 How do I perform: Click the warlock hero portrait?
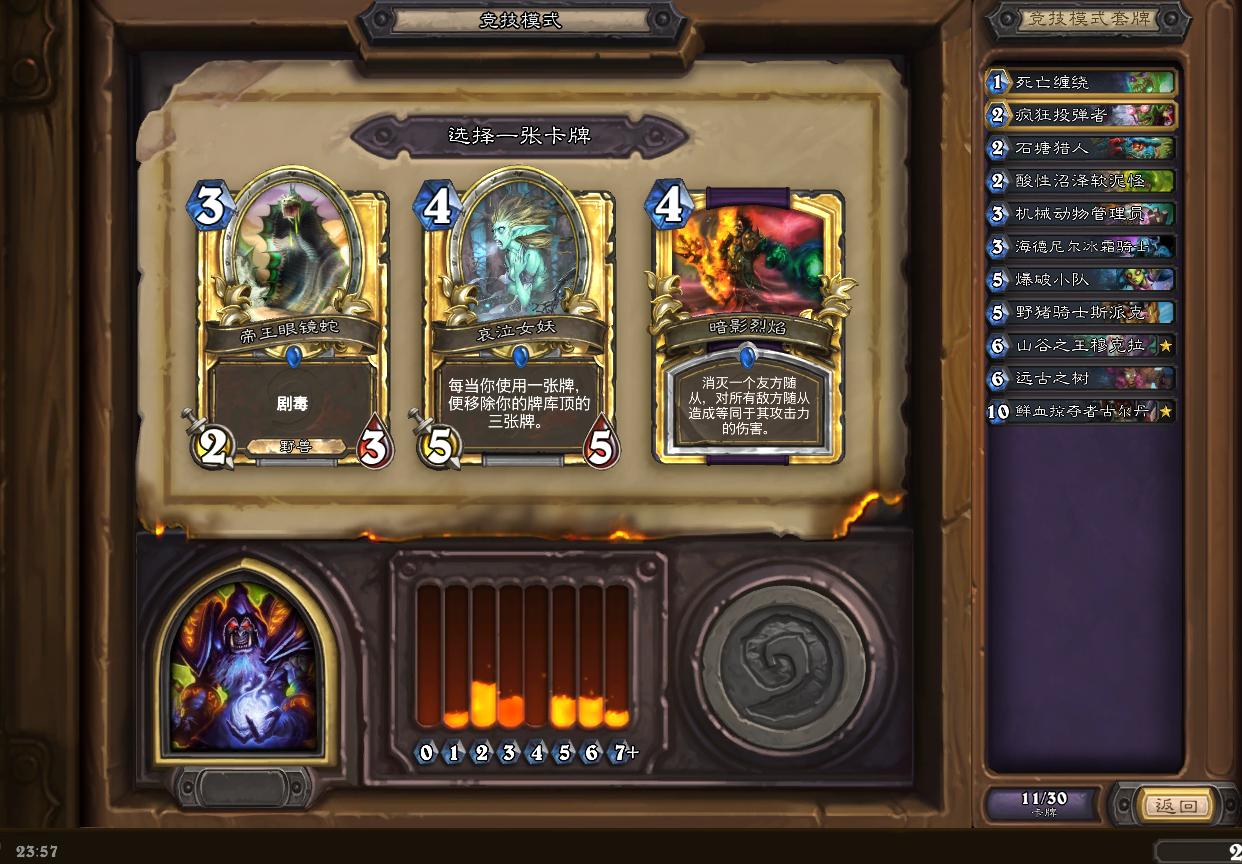(243, 665)
